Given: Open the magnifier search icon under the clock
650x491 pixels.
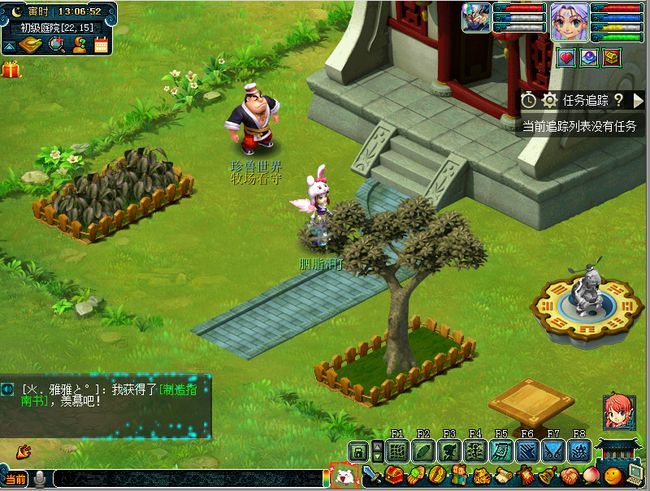Looking at the screenshot, I should coord(55,45).
